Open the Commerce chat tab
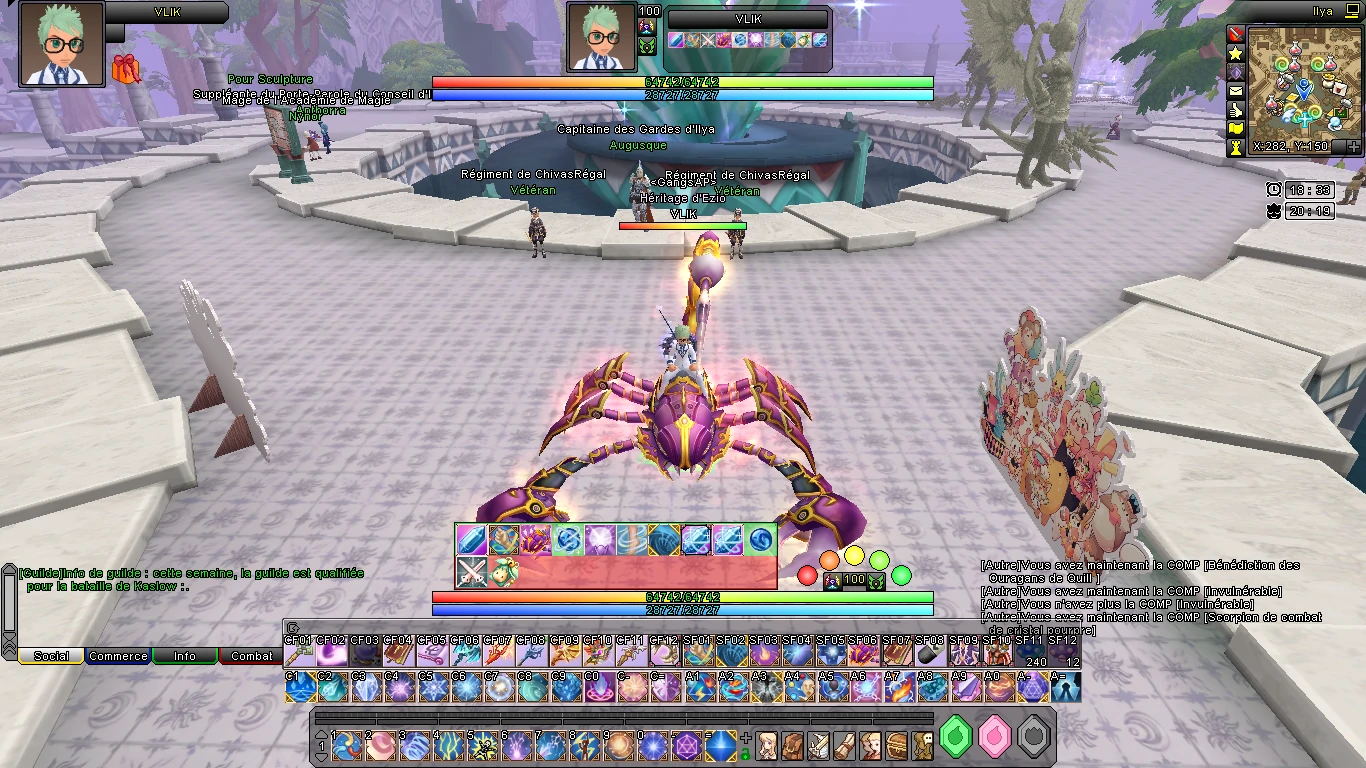The width and height of the screenshot is (1366, 768). (x=118, y=656)
